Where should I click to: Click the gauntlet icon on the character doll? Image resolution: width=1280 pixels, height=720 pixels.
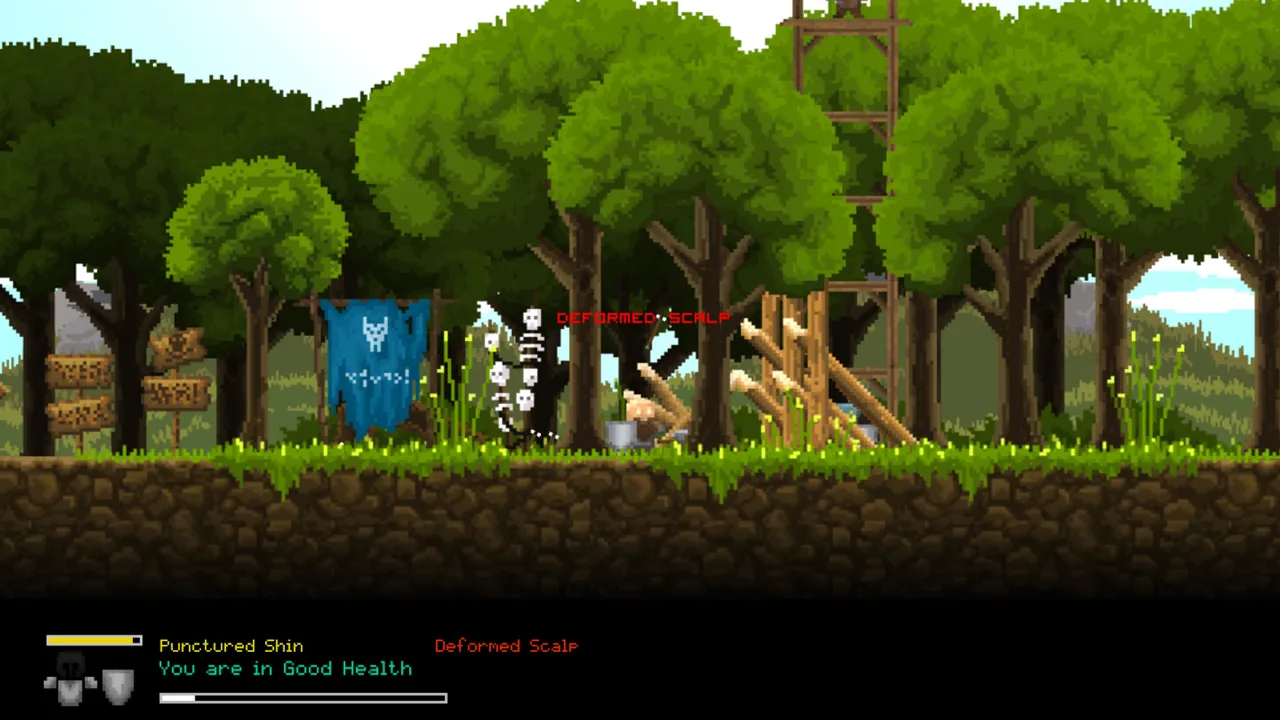pyautogui.click(x=50, y=681)
